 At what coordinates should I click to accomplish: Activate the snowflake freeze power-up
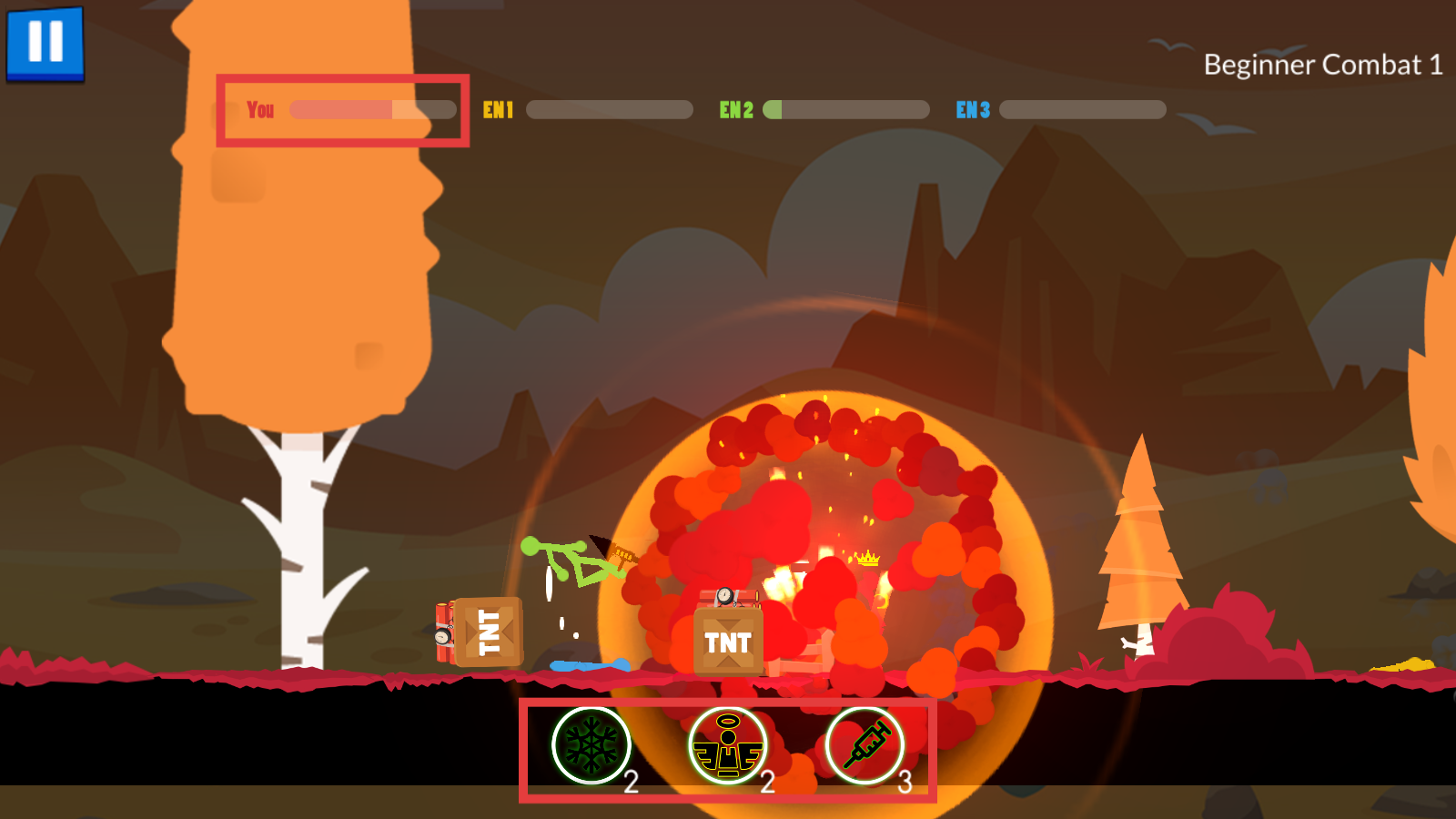(591, 745)
